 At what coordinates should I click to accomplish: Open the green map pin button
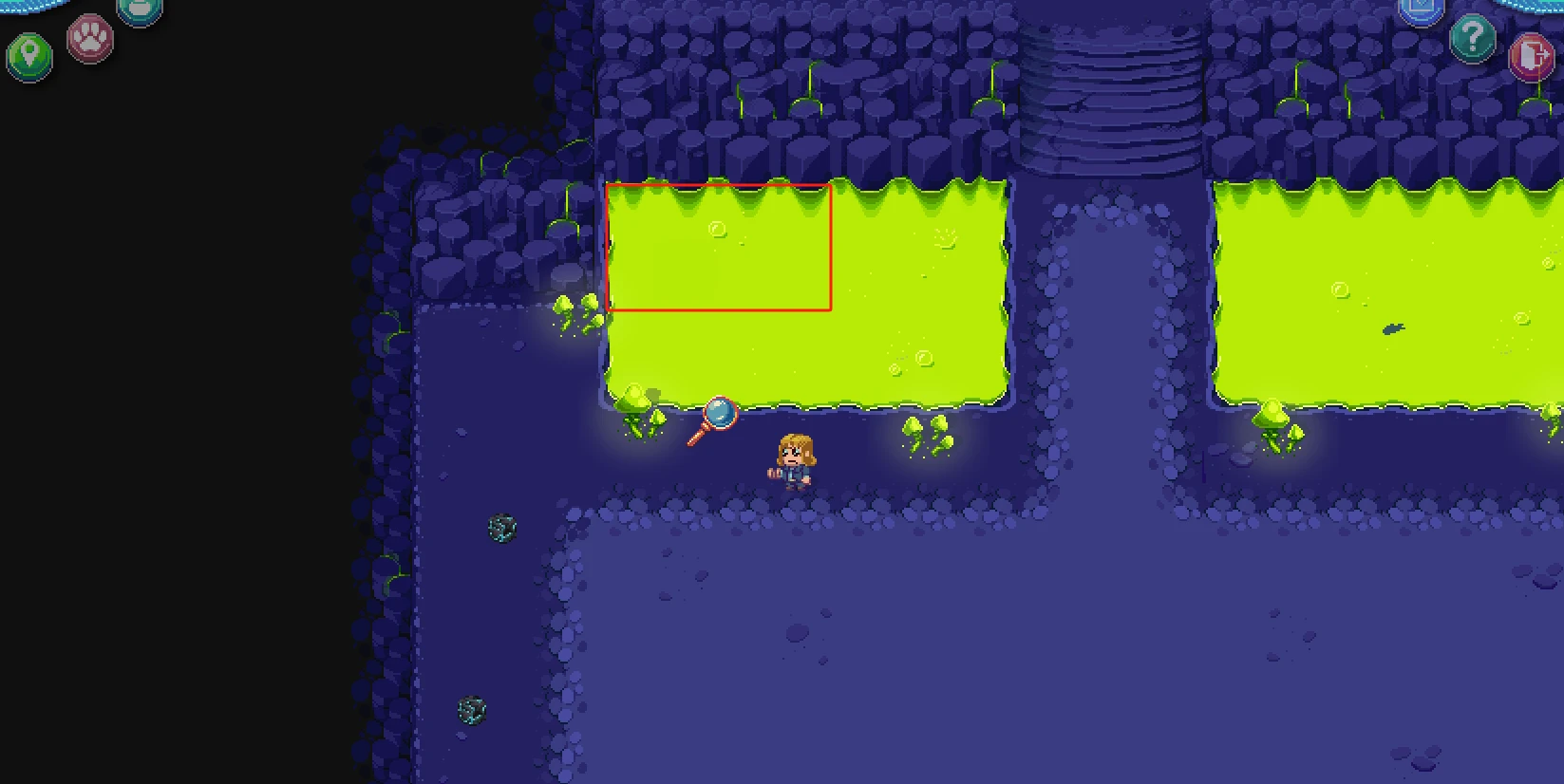point(29,55)
